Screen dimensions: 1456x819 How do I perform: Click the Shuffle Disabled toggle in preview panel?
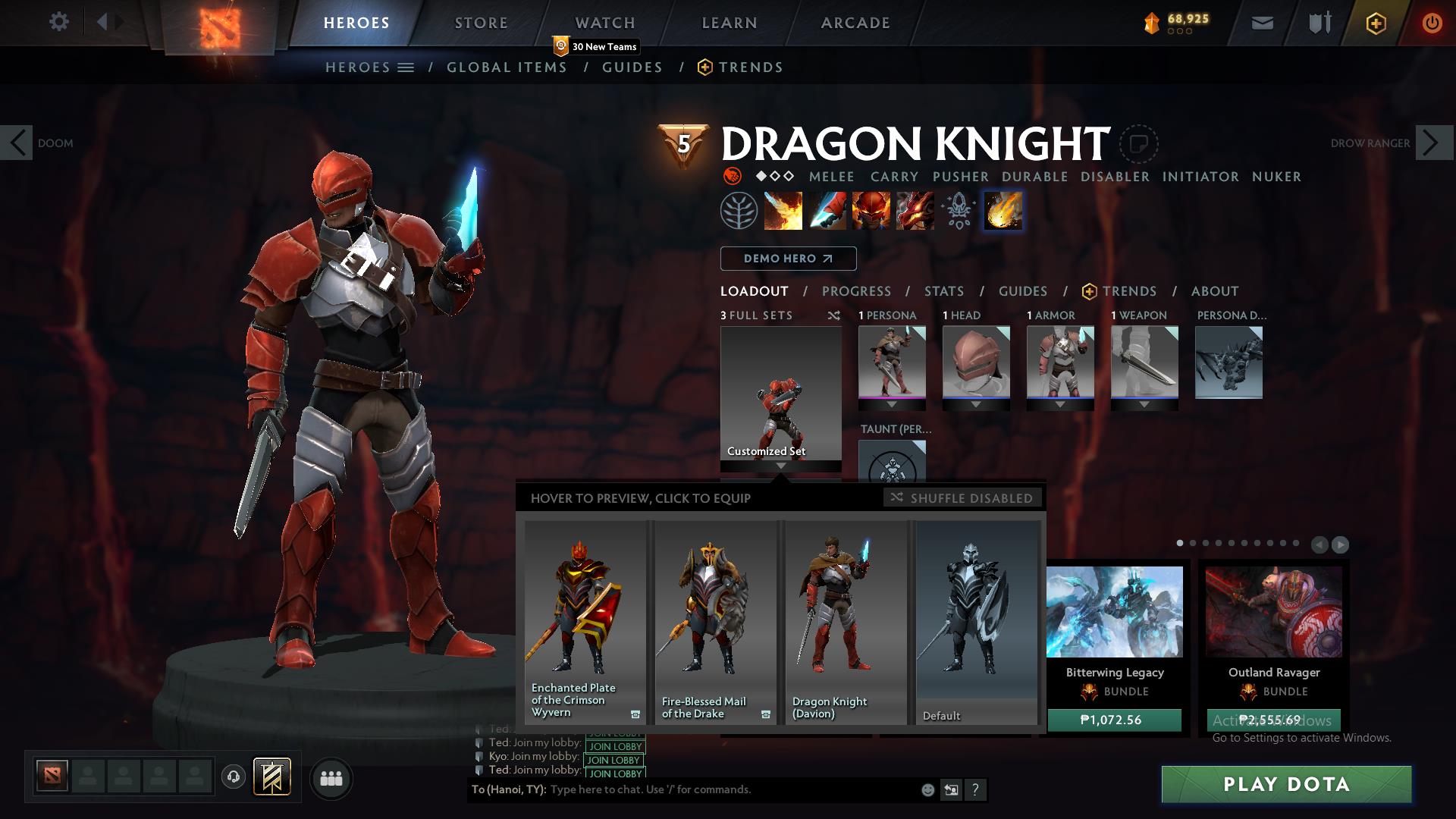(962, 498)
